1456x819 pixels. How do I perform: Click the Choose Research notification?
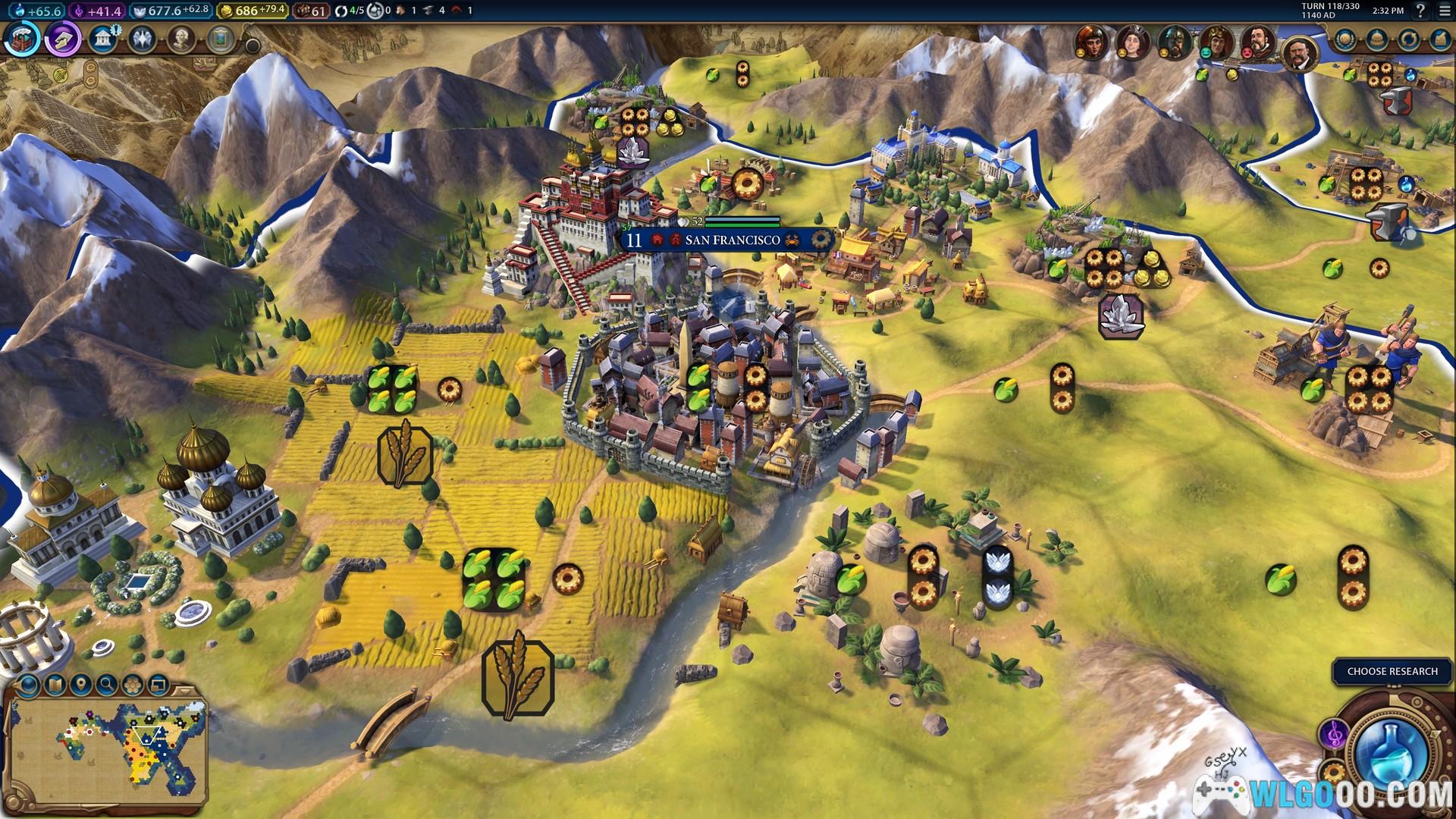[1392, 671]
